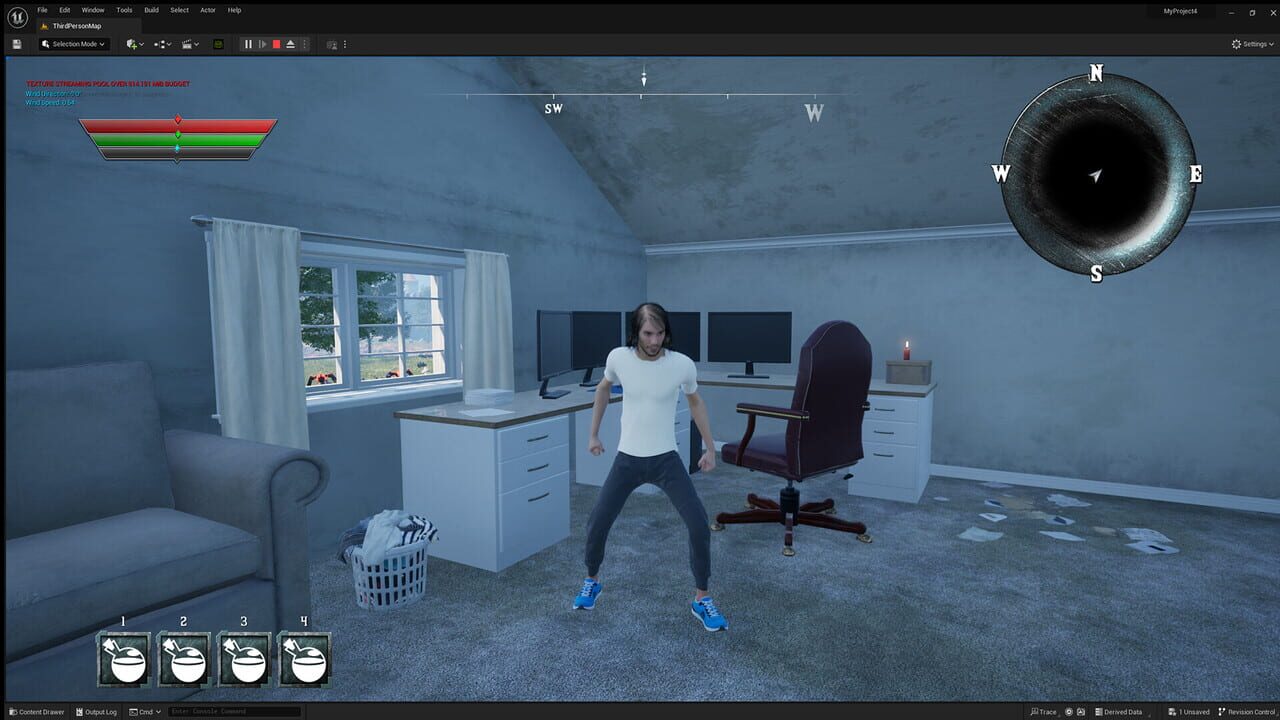This screenshot has width=1280, height=720.
Task: Select the ThirdPersonMap tab
Action: 75,25
